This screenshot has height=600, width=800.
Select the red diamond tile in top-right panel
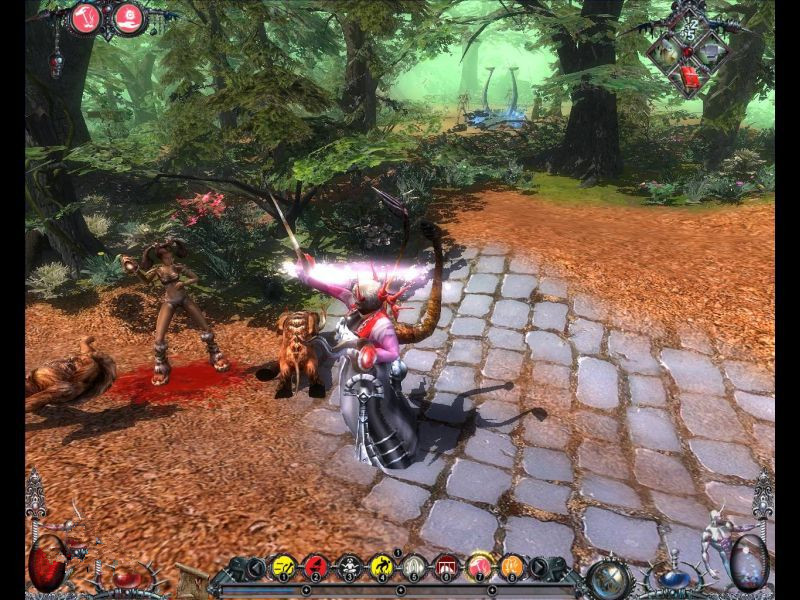690,75
